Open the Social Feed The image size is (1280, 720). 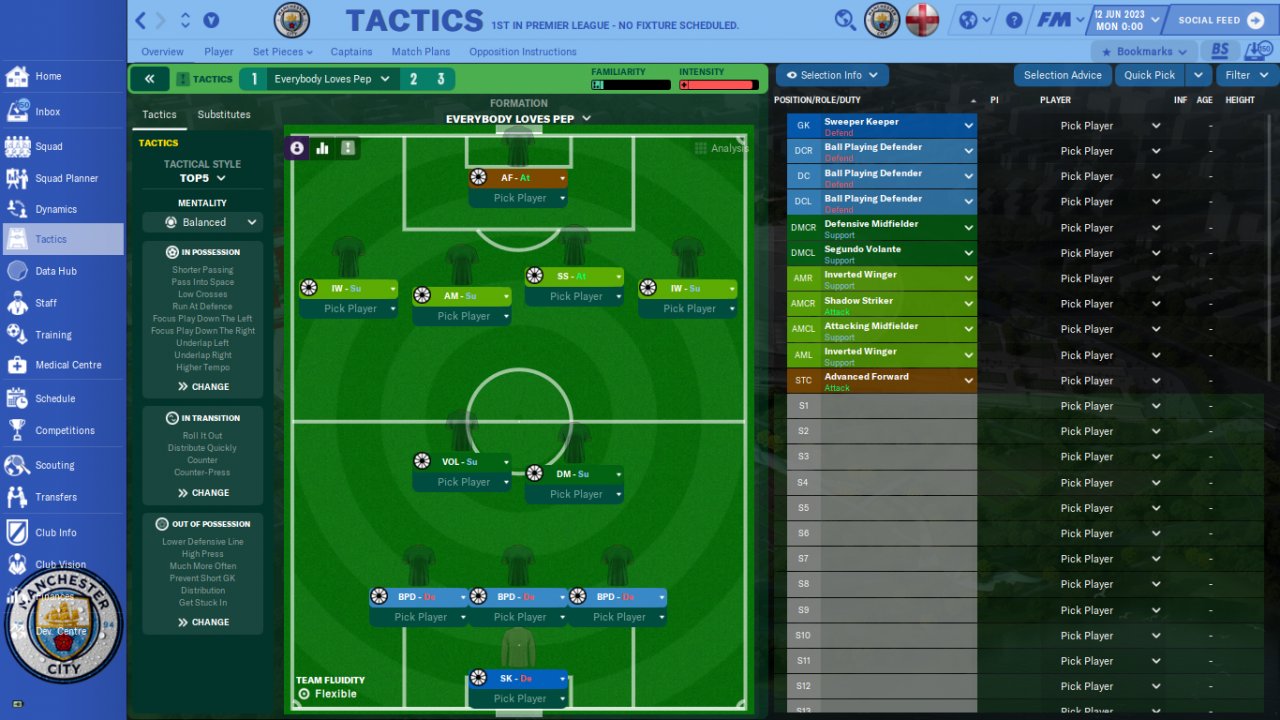click(1220, 20)
